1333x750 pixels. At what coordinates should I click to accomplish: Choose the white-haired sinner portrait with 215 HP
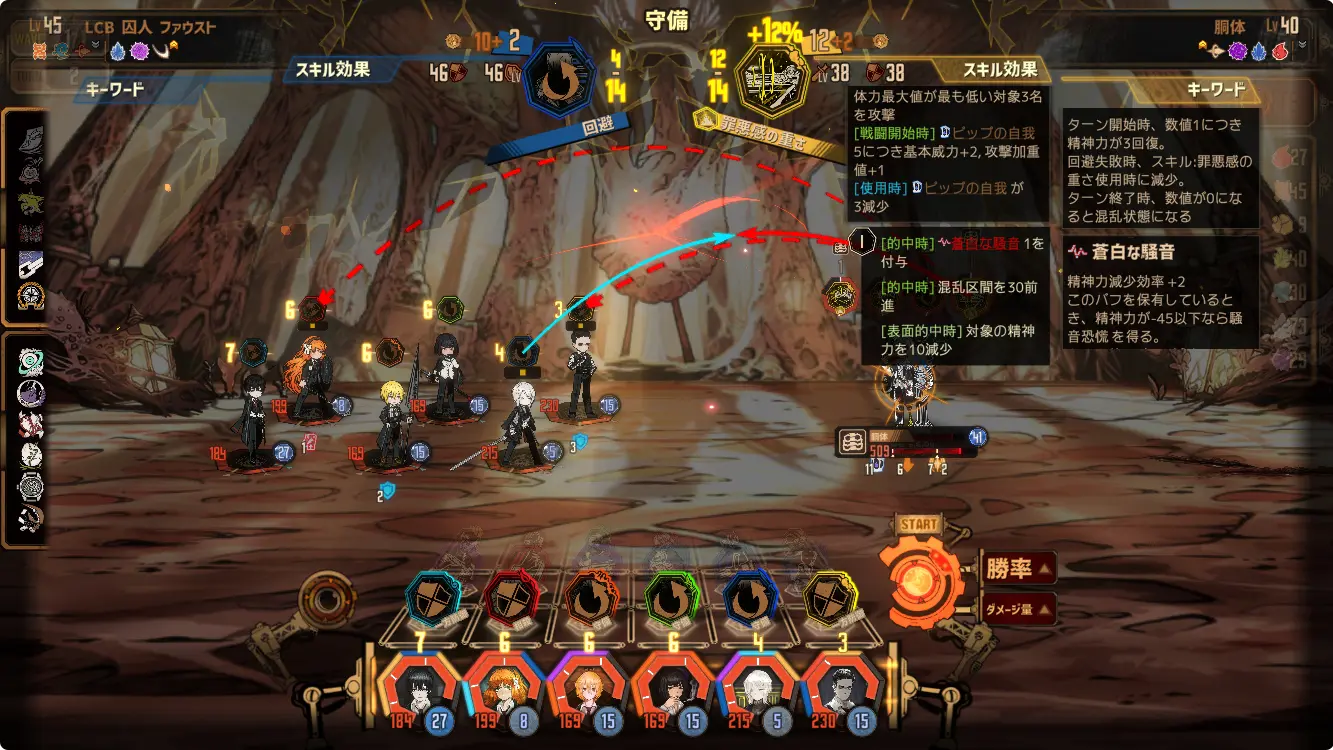point(755,688)
